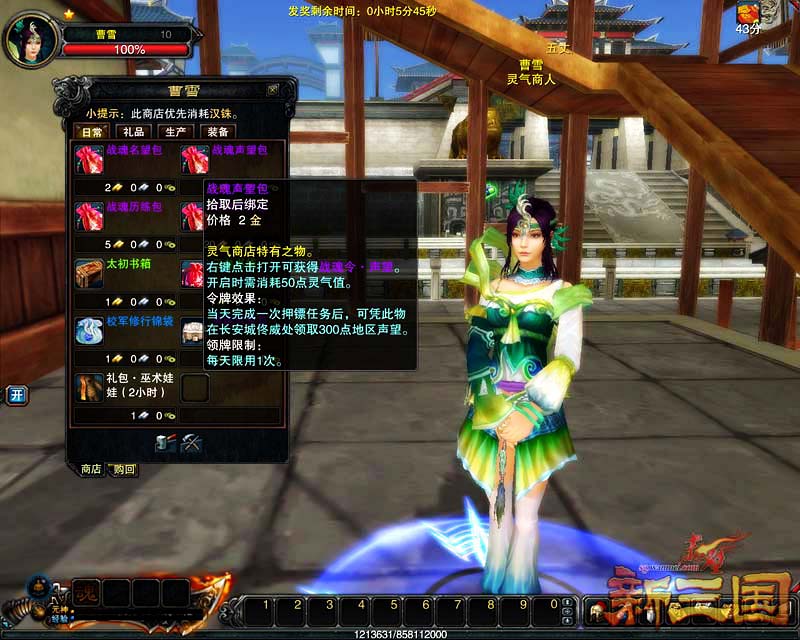The width and height of the screenshot is (800, 640).
Task: Select the 战魂名望包 item
Action: point(89,159)
